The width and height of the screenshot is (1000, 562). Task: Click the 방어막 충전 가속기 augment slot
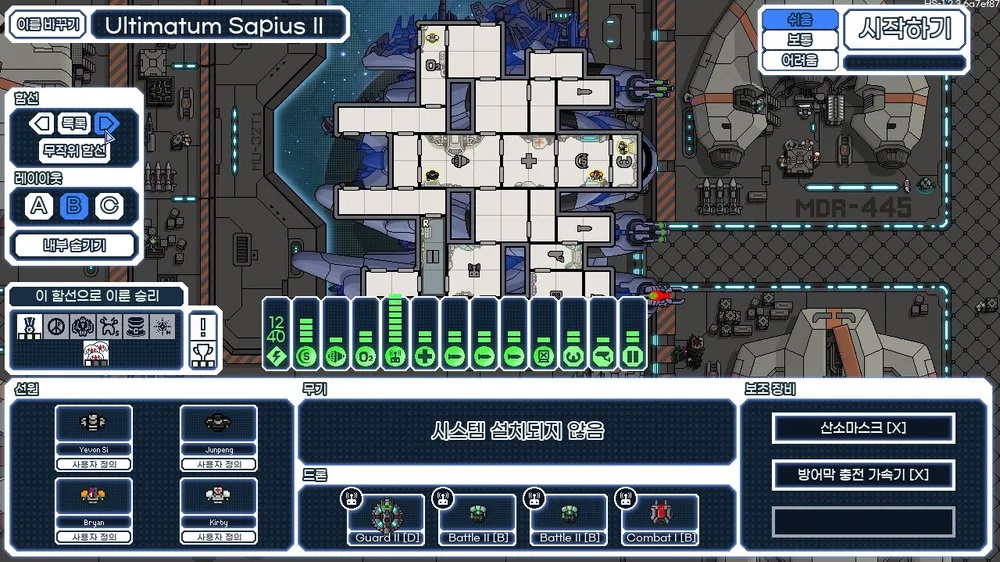[863, 474]
